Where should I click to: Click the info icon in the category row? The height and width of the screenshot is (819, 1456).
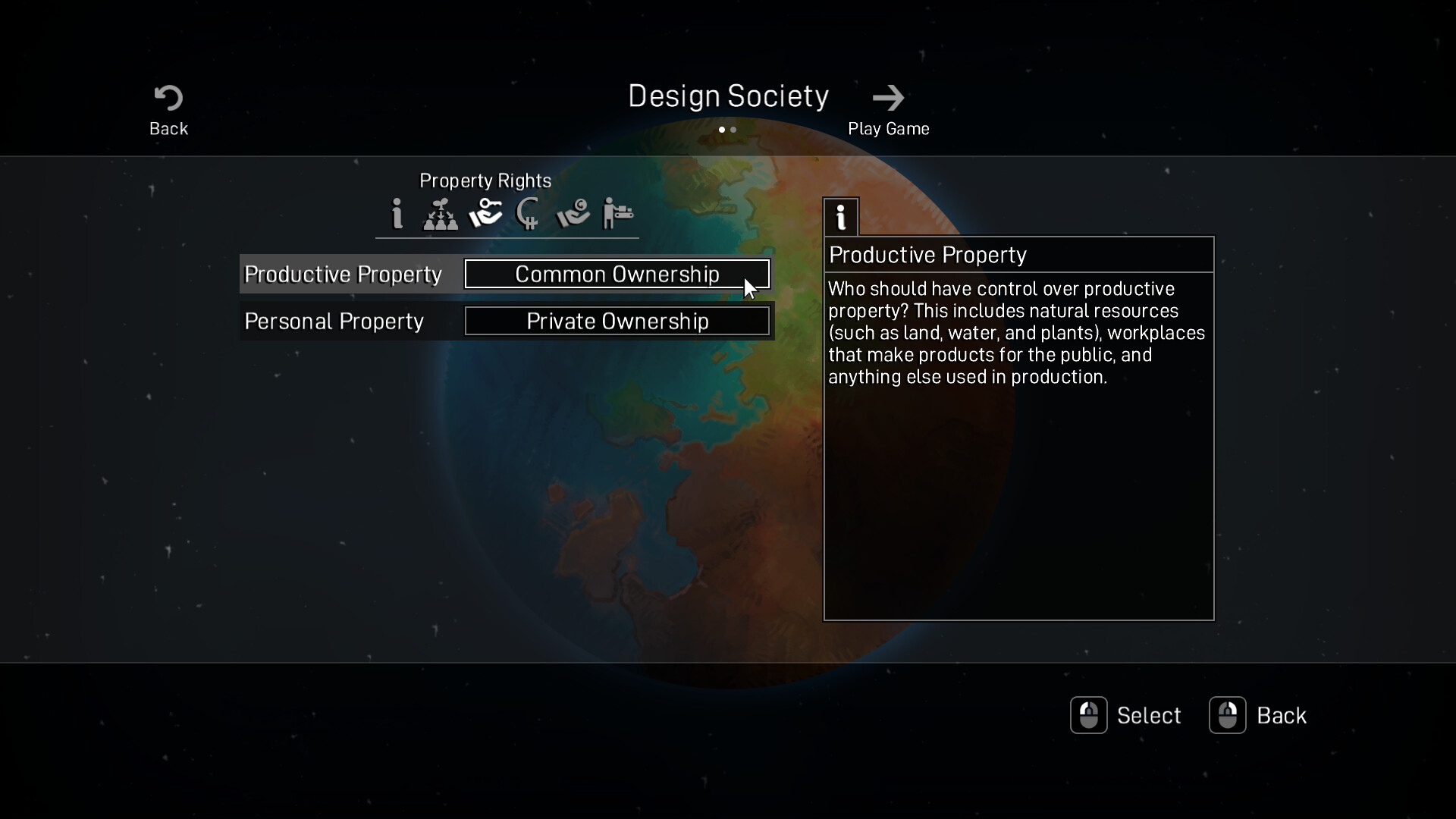click(397, 214)
